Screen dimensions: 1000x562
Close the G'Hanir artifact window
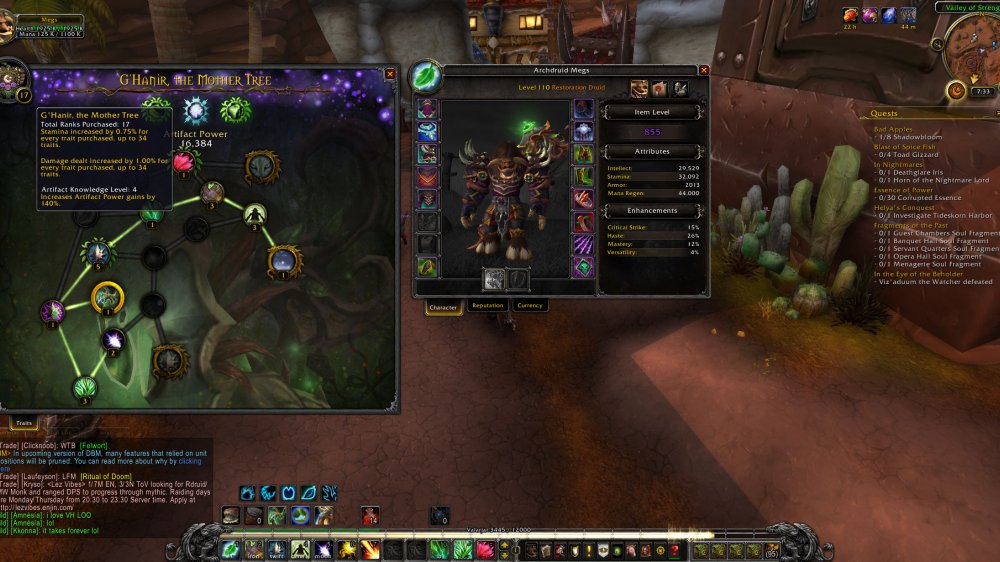[x=390, y=74]
